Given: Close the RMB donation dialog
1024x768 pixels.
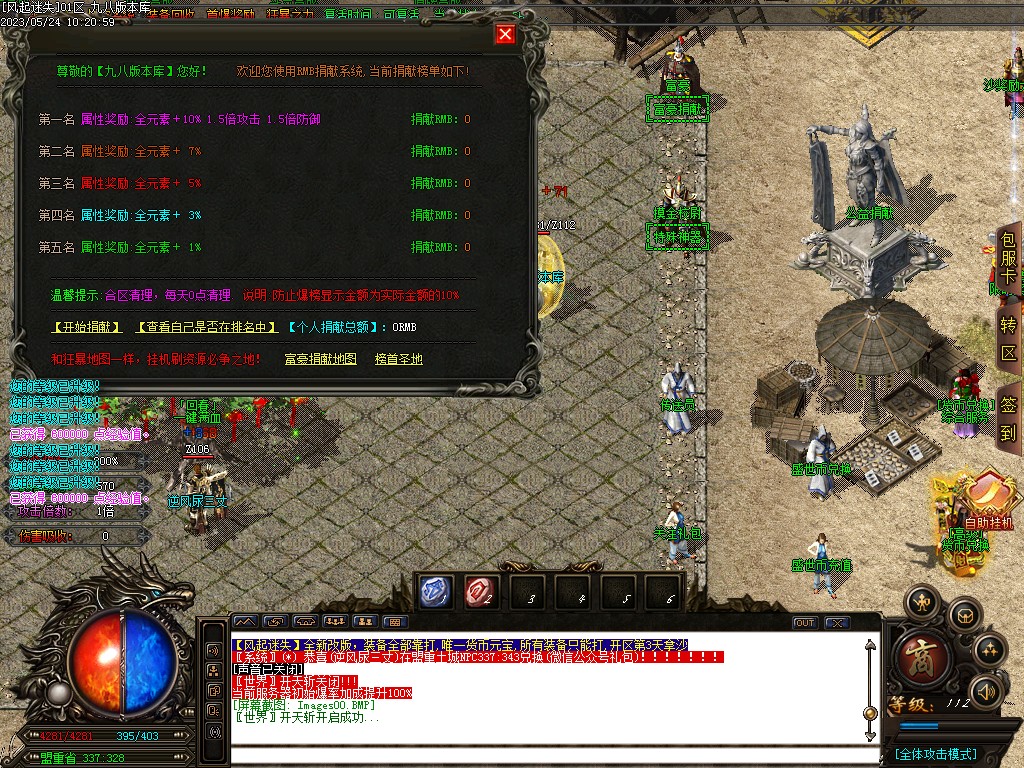Looking at the screenshot, I should (x=505, y=35).
